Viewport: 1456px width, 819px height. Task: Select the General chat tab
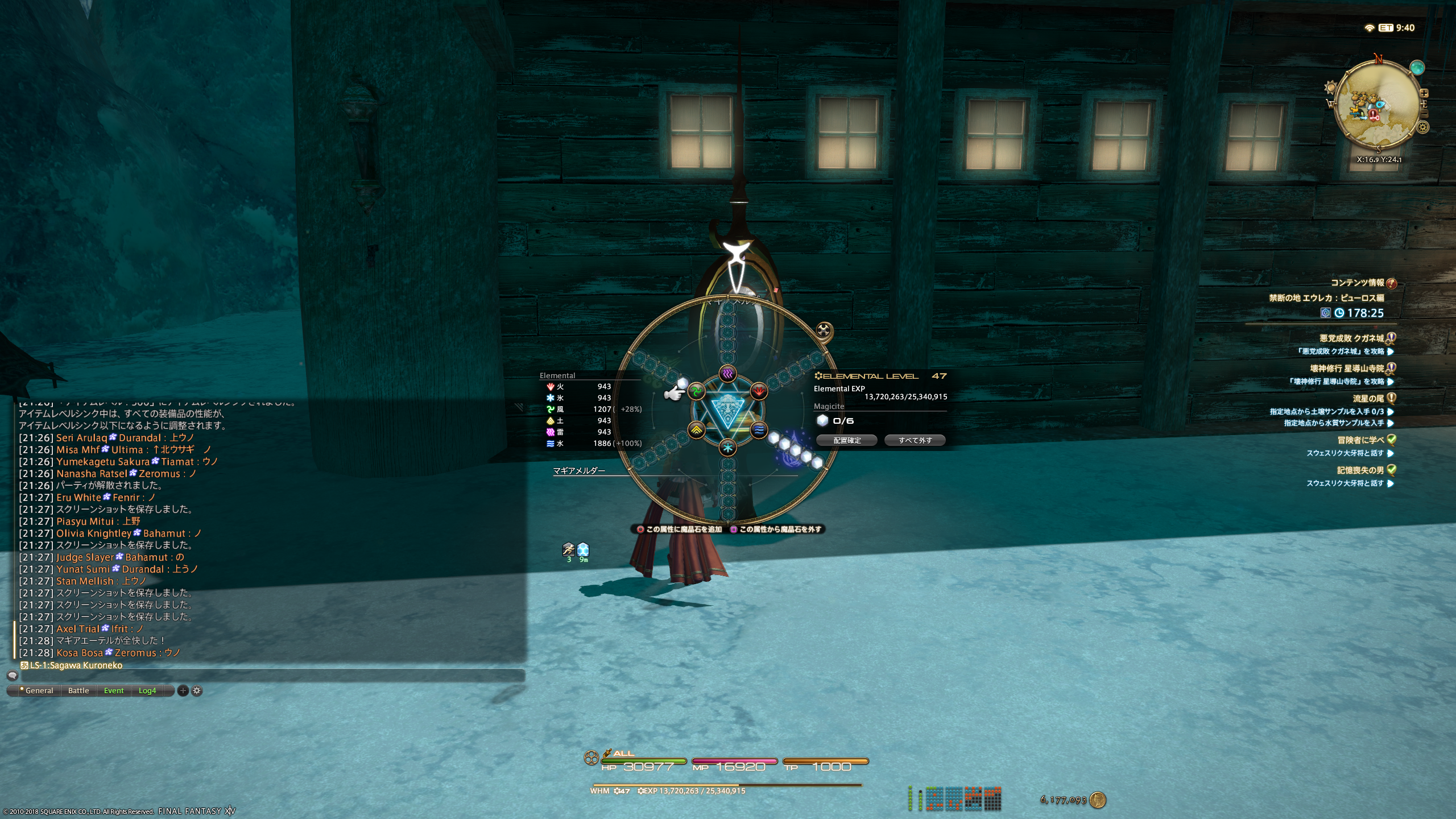coord(39,690)
